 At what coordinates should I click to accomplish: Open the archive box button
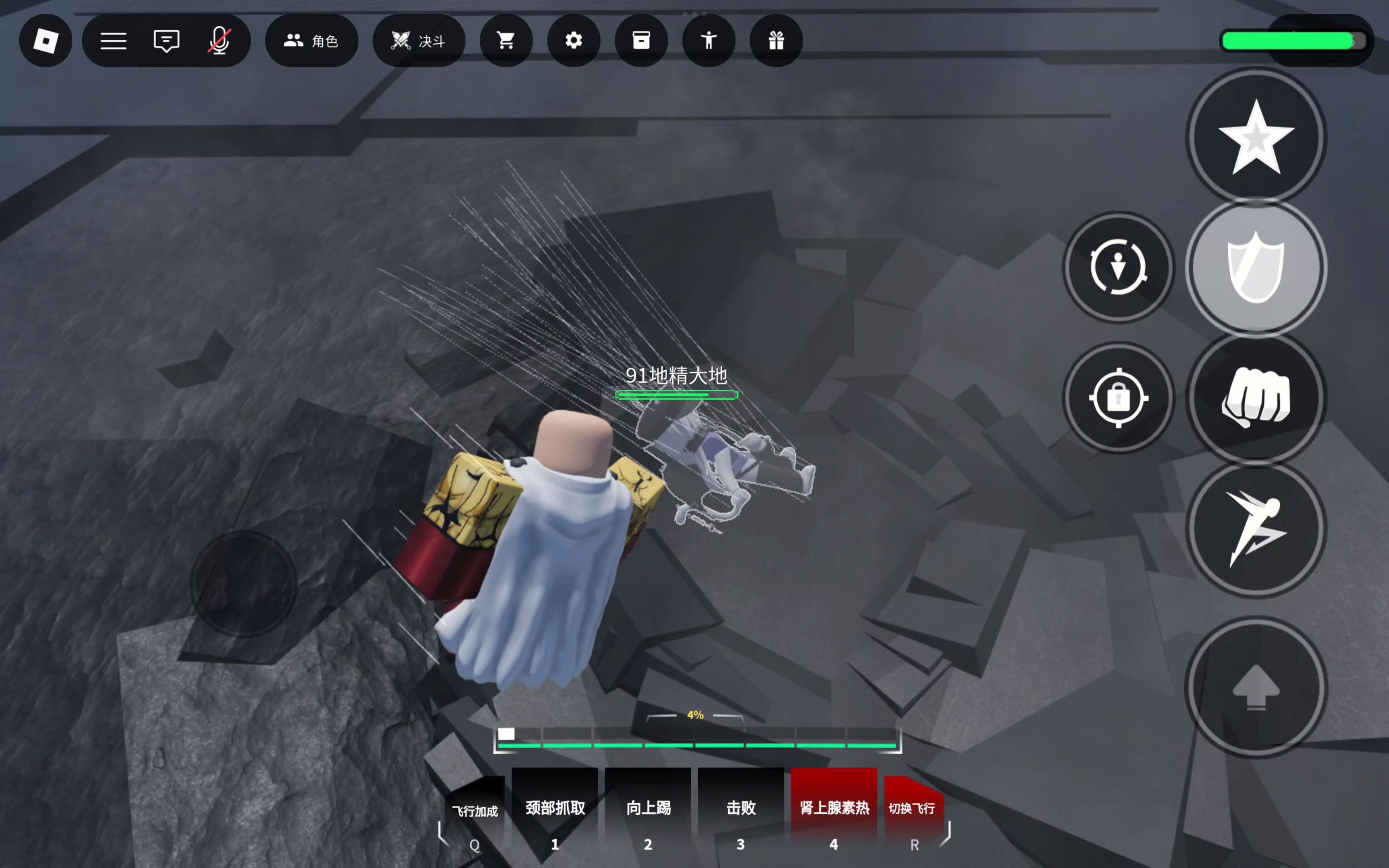641,41
